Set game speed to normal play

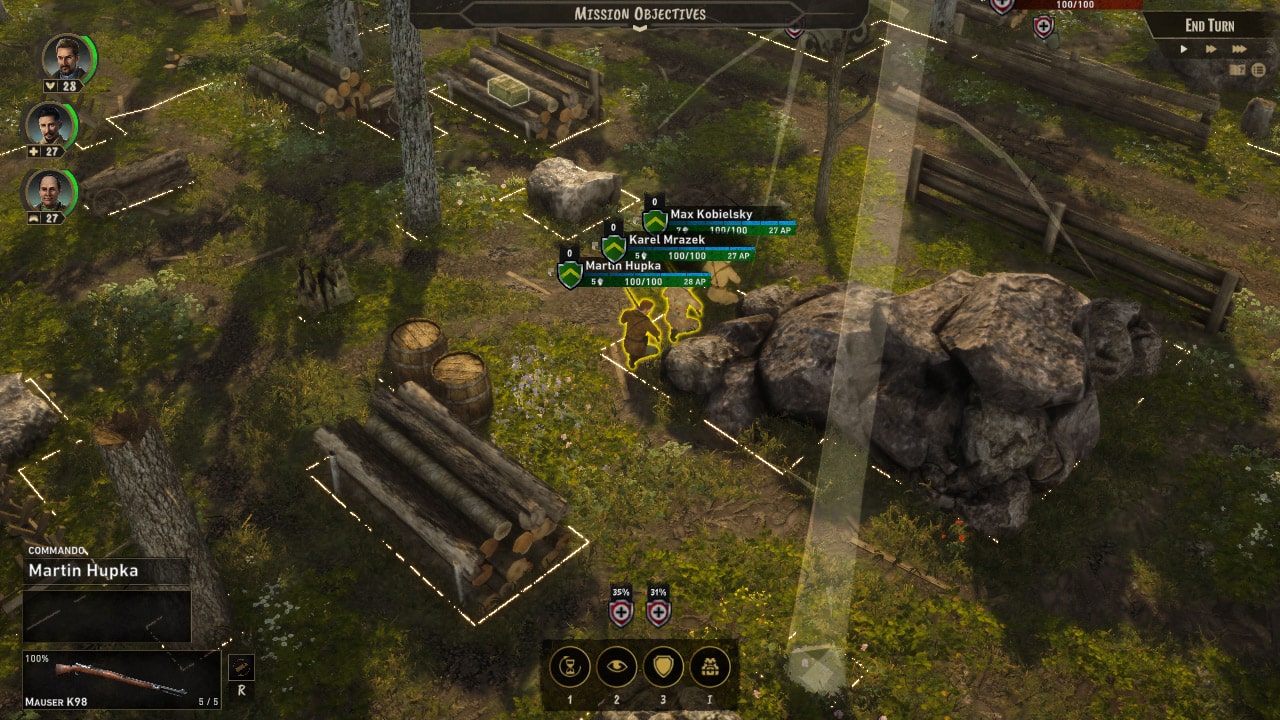[1184, 49]
